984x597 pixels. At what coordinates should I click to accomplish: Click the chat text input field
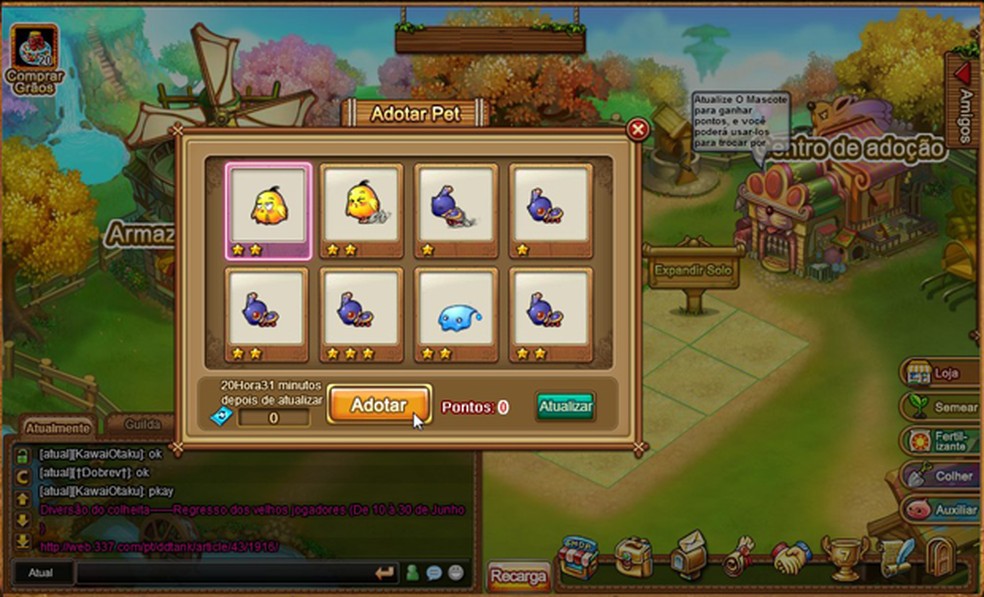[222, 573]
